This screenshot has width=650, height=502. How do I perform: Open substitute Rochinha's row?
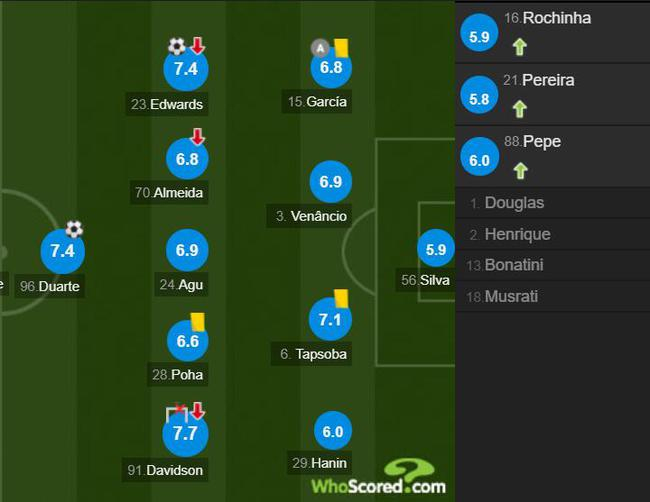pyautogui.click(x=552, y=31)
